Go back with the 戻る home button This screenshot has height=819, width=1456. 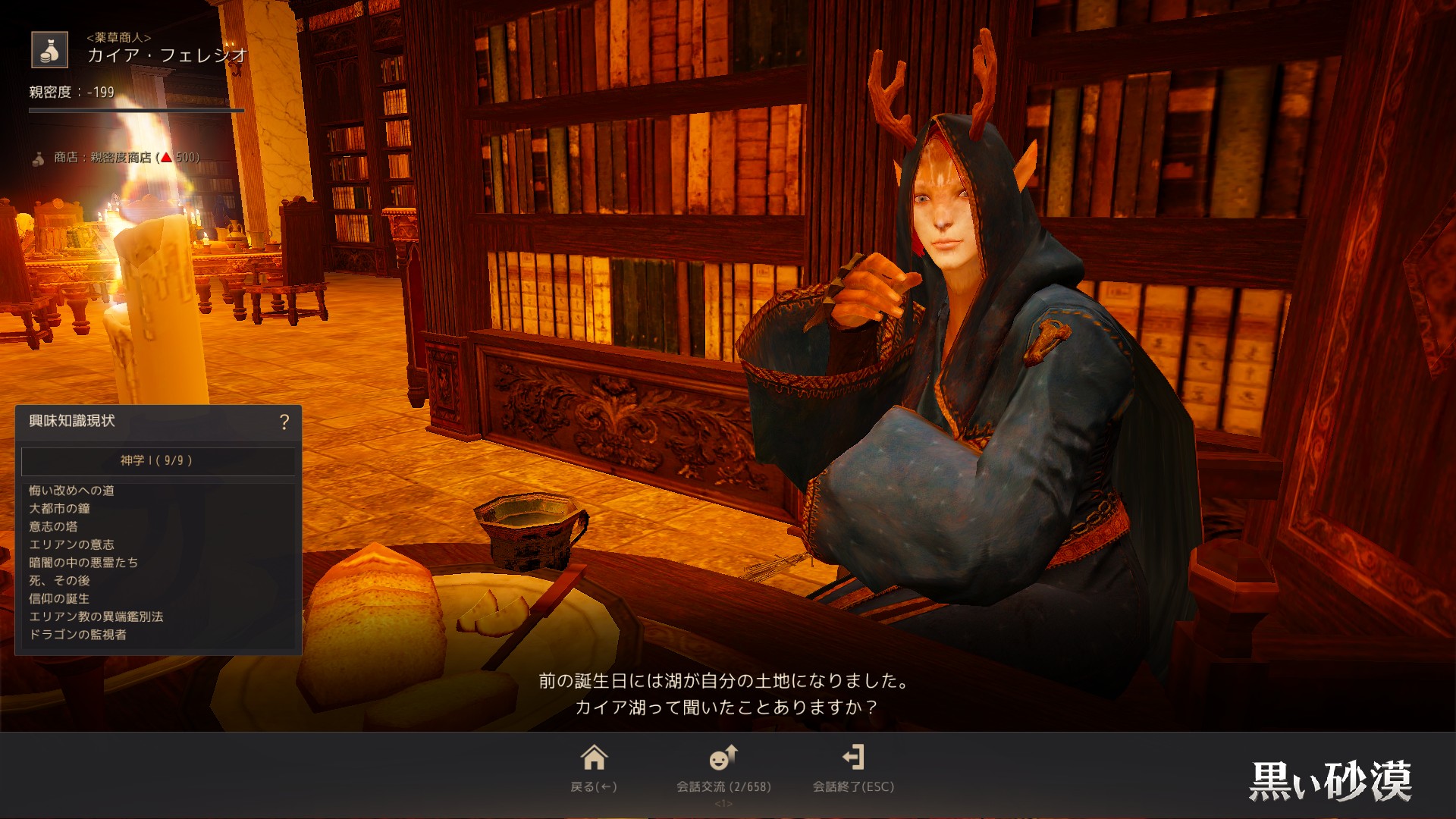click(x=594, y=767)
